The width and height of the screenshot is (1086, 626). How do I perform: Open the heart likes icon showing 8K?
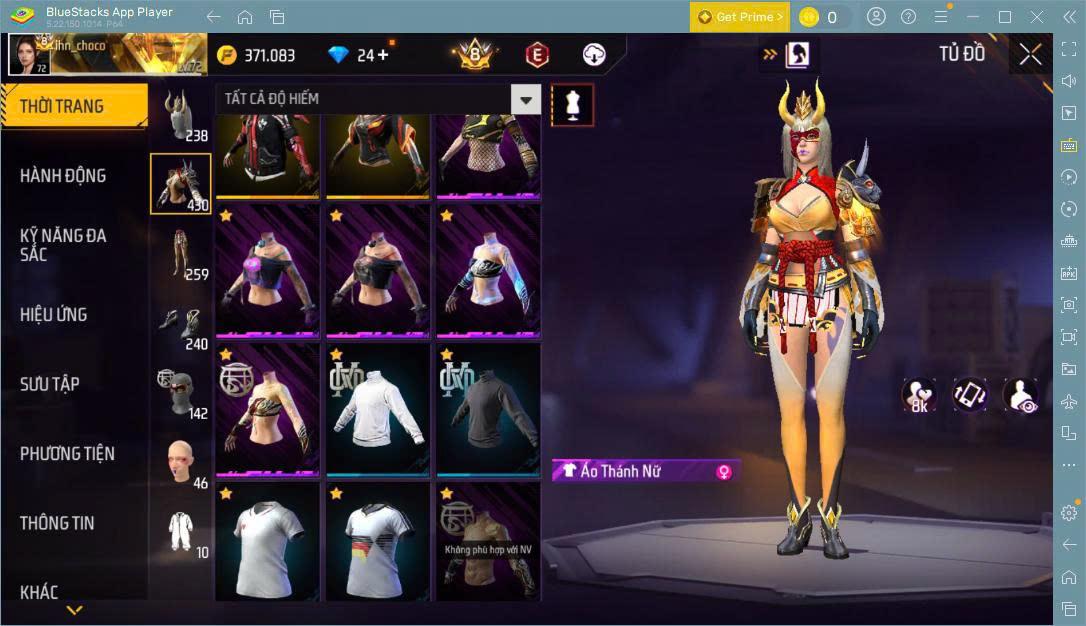[x=919, y=395]
